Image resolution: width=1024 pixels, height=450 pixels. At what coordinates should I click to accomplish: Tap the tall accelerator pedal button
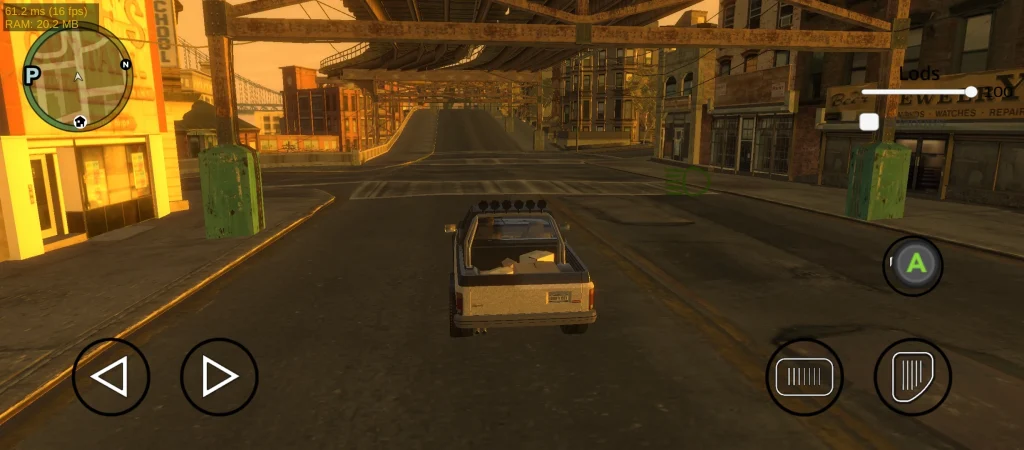912,377
